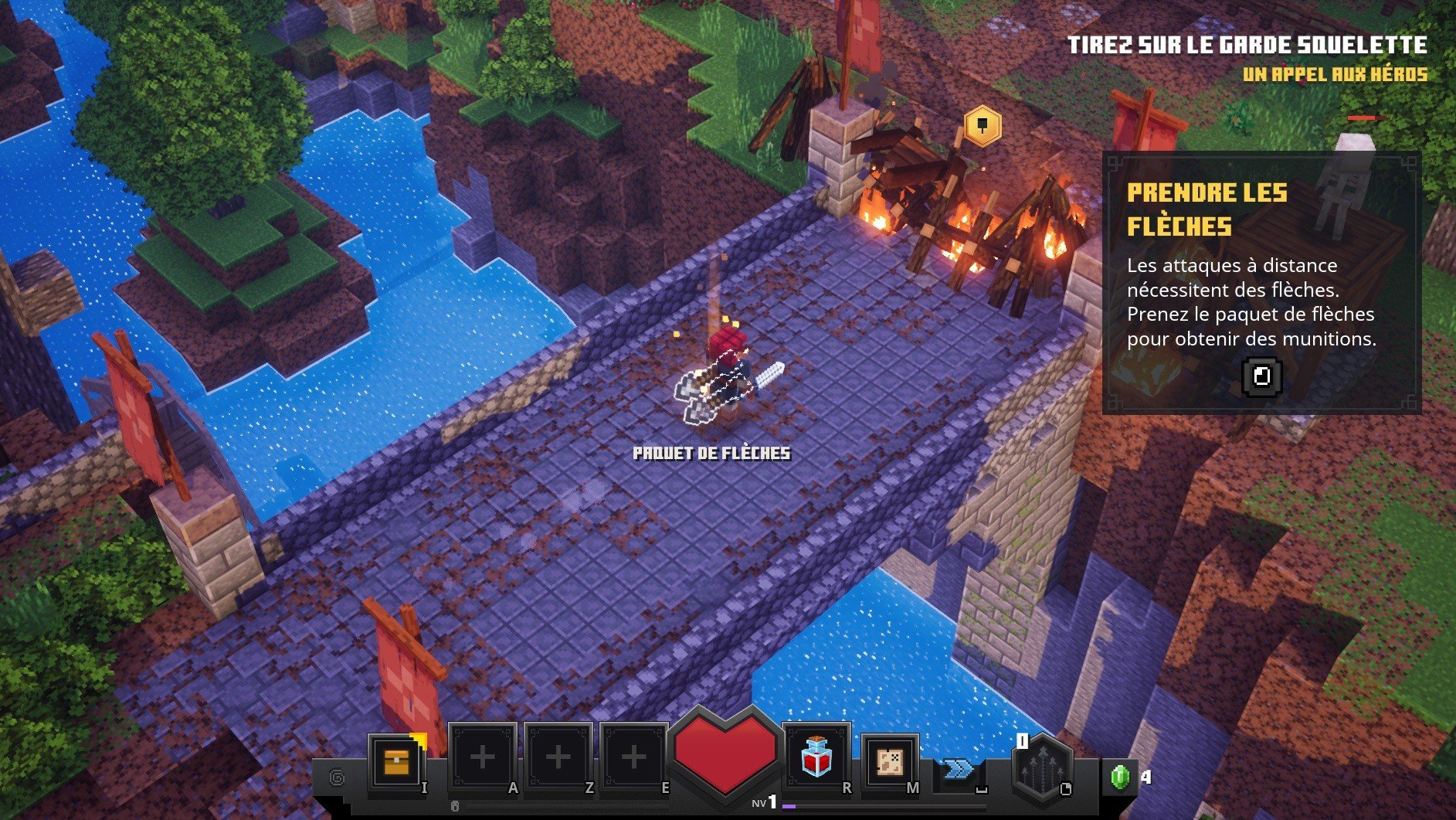Open the map scroll icon
The image size is (1456, 820).
889,760
